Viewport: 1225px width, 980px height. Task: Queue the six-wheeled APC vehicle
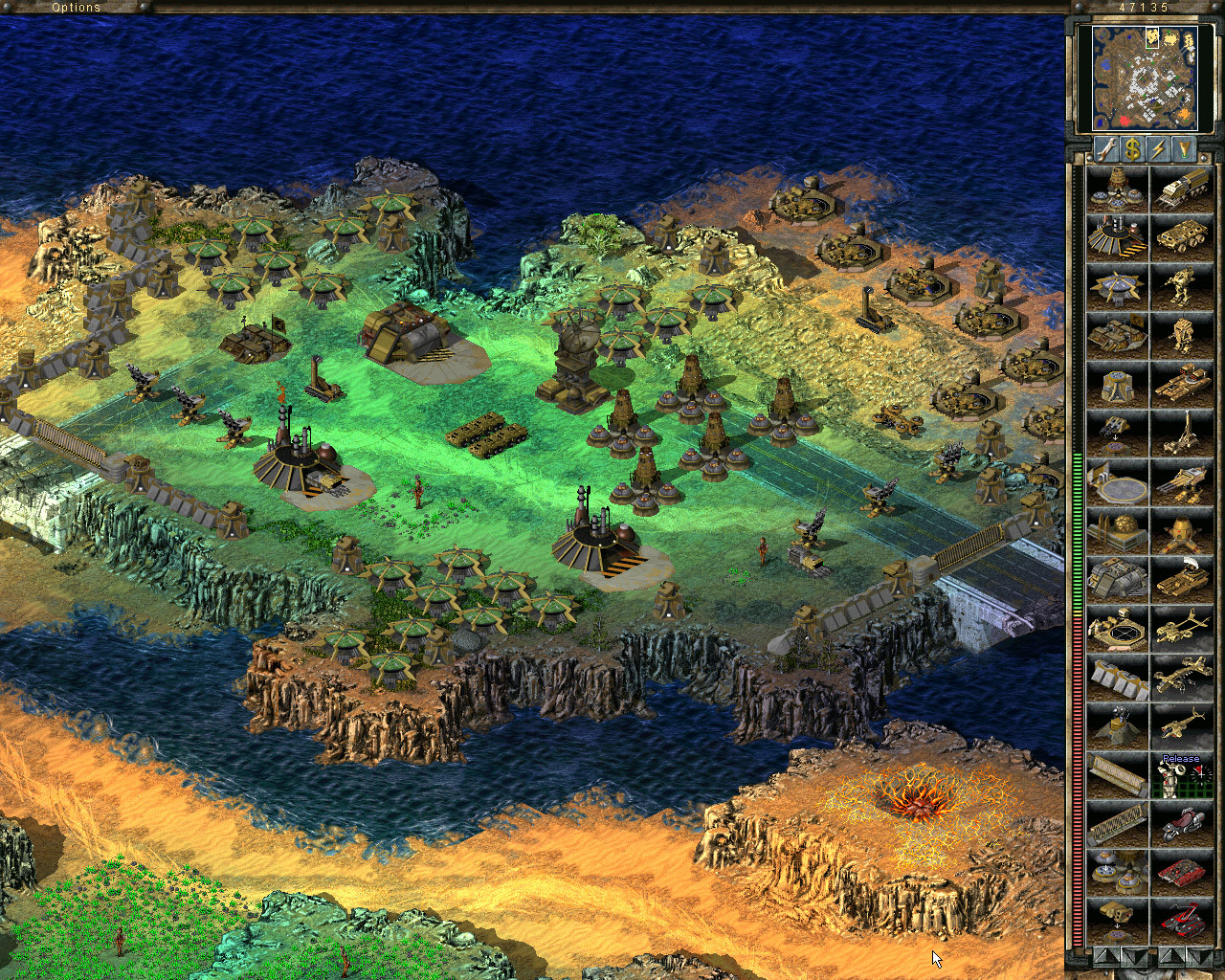[x=1182, y=237]
